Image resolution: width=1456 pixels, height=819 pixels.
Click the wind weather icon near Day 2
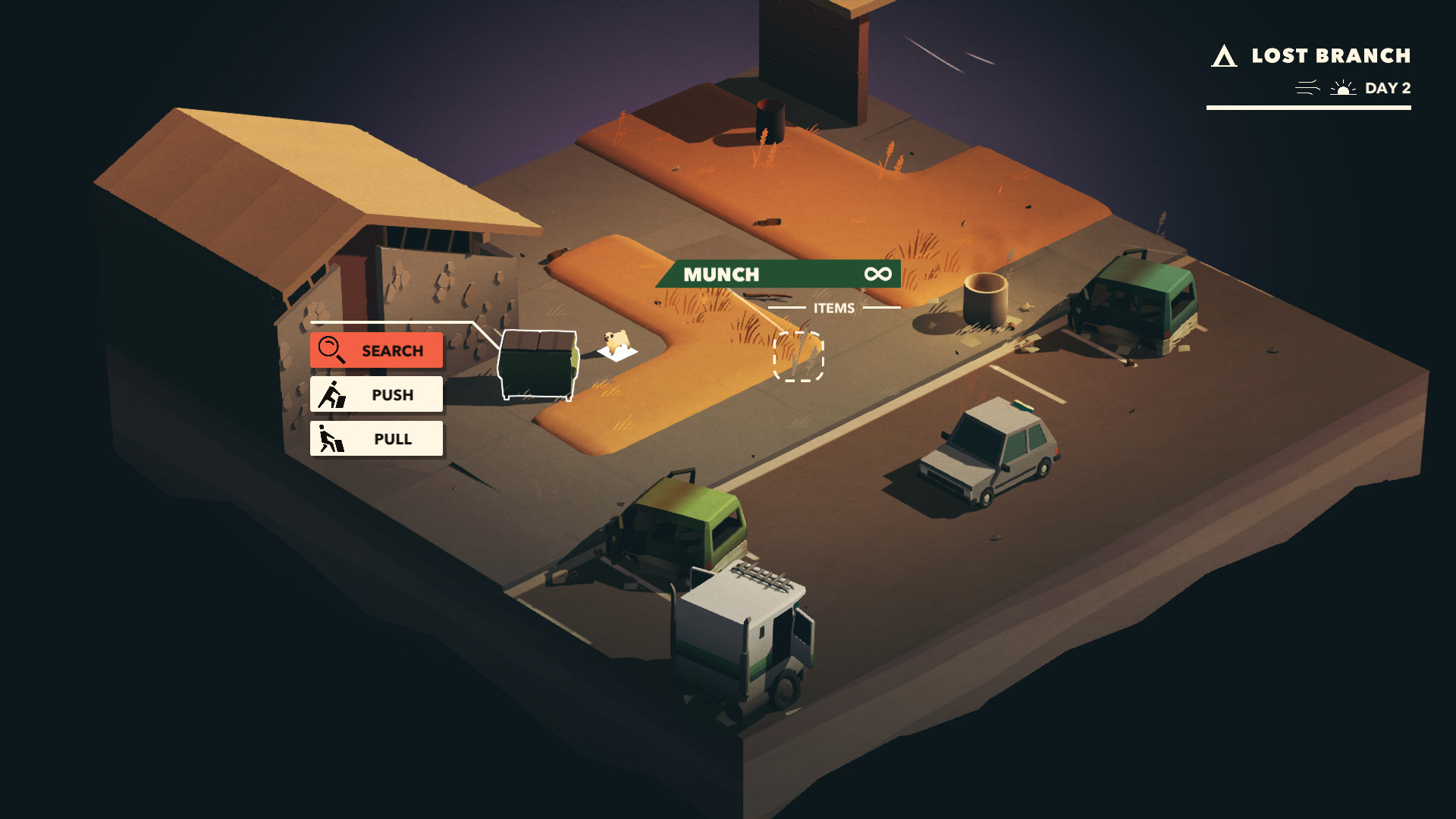[x=1307, y=88]
